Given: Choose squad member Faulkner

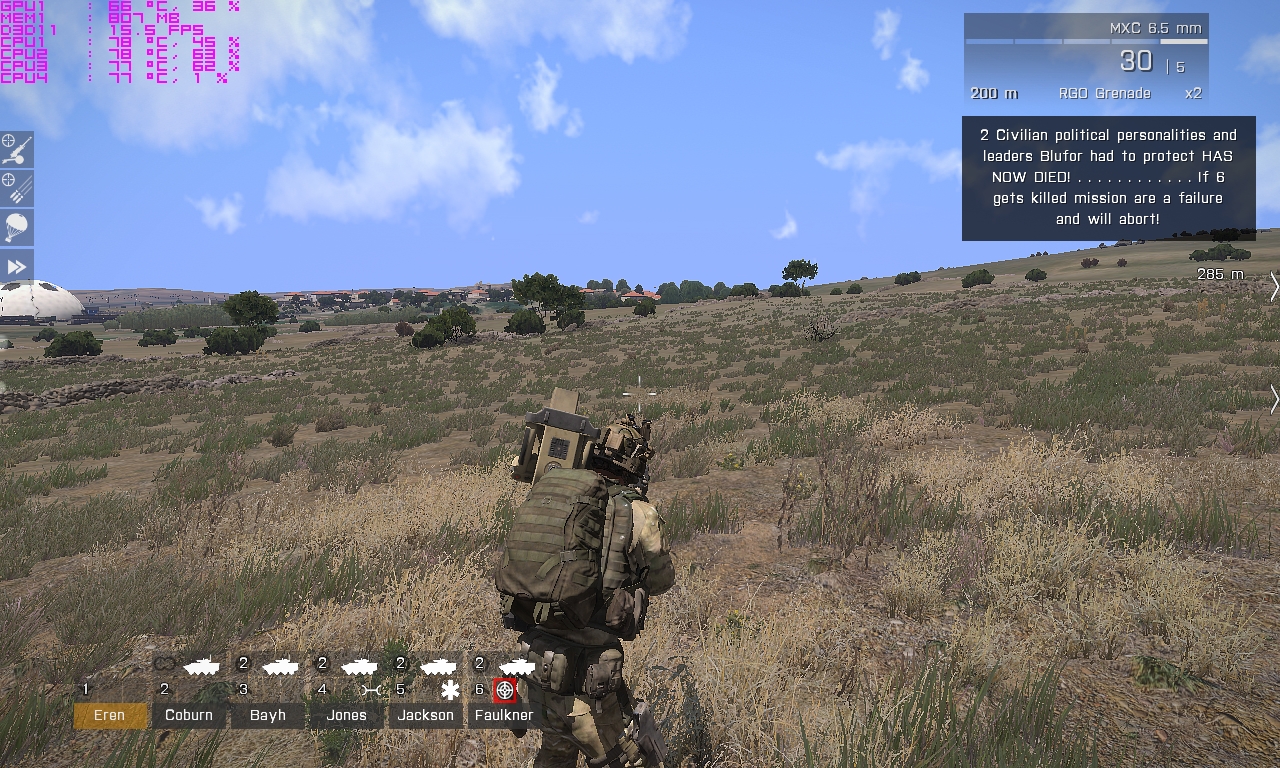Looking at the screenshot, I should (505, 715).
